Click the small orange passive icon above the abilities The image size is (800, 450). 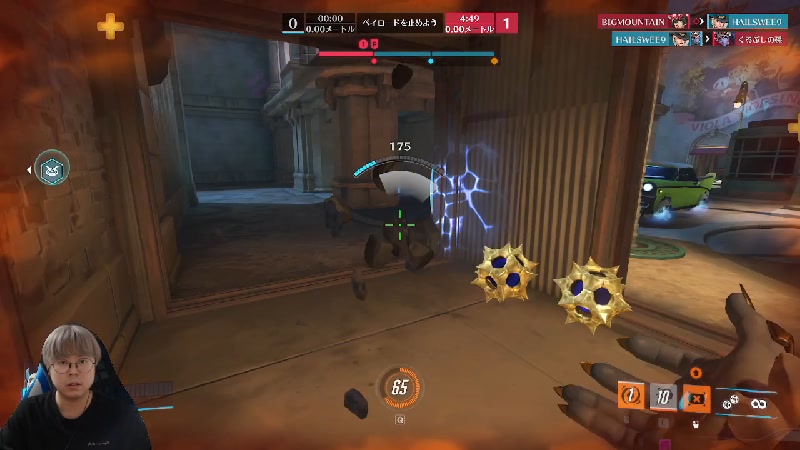(x=695, y=372)
